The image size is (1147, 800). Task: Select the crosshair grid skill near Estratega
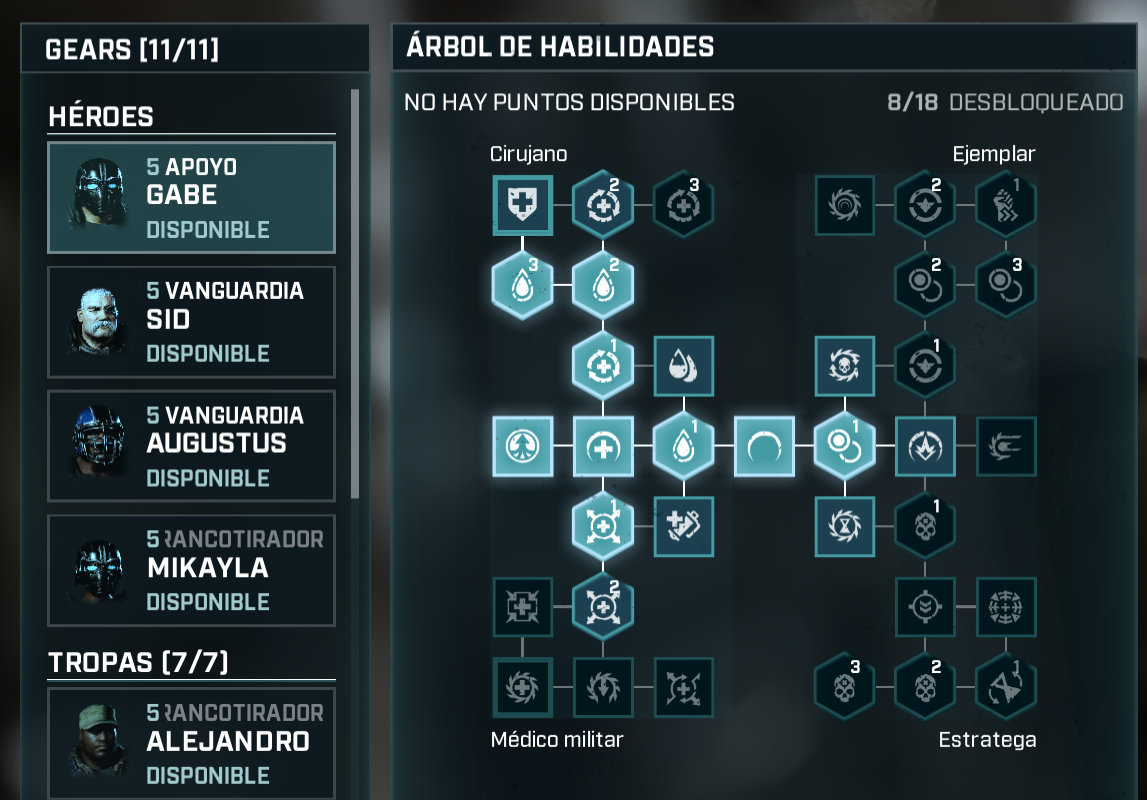[1005, 606]
